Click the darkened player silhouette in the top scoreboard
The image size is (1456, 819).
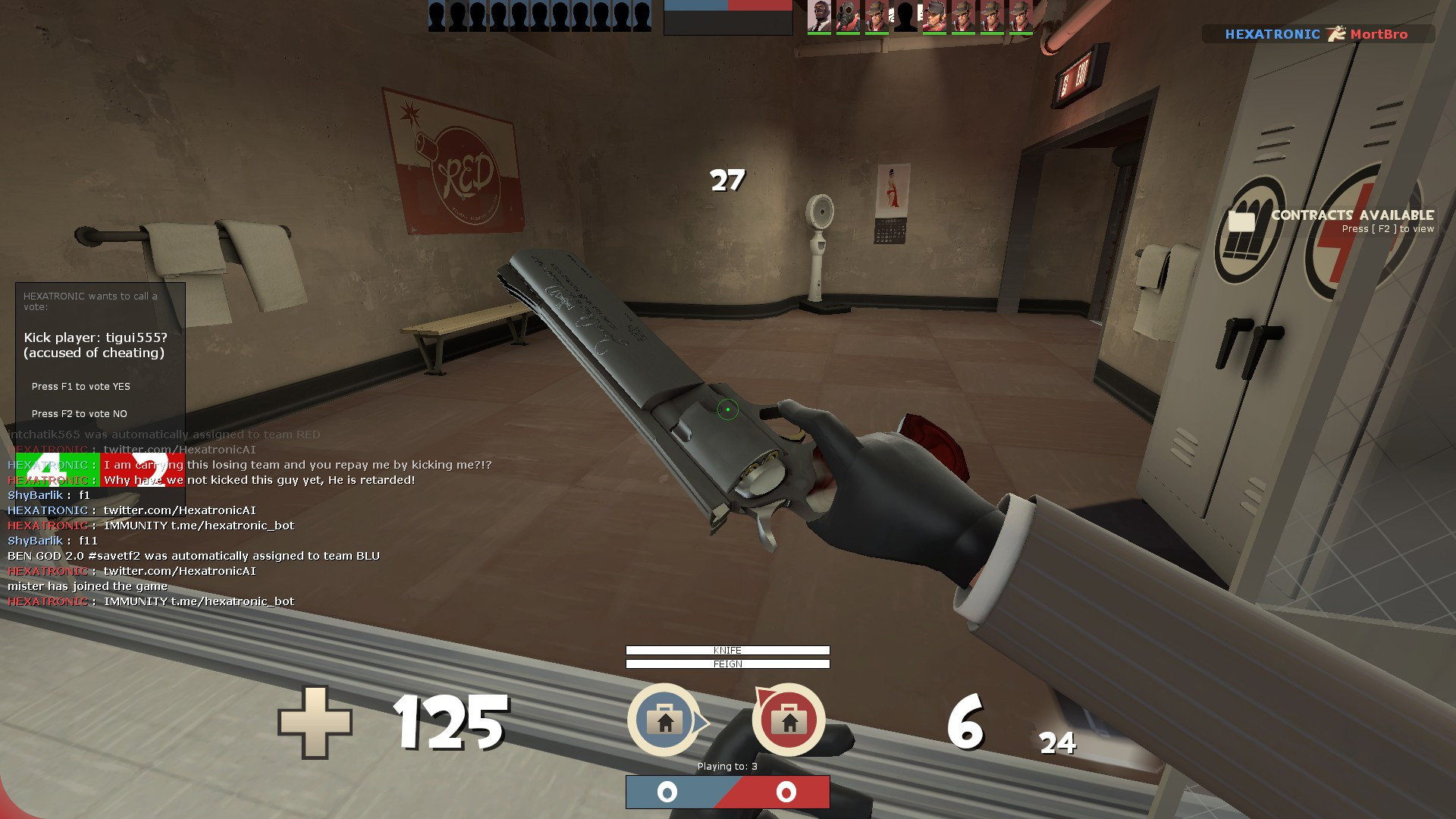906,17
